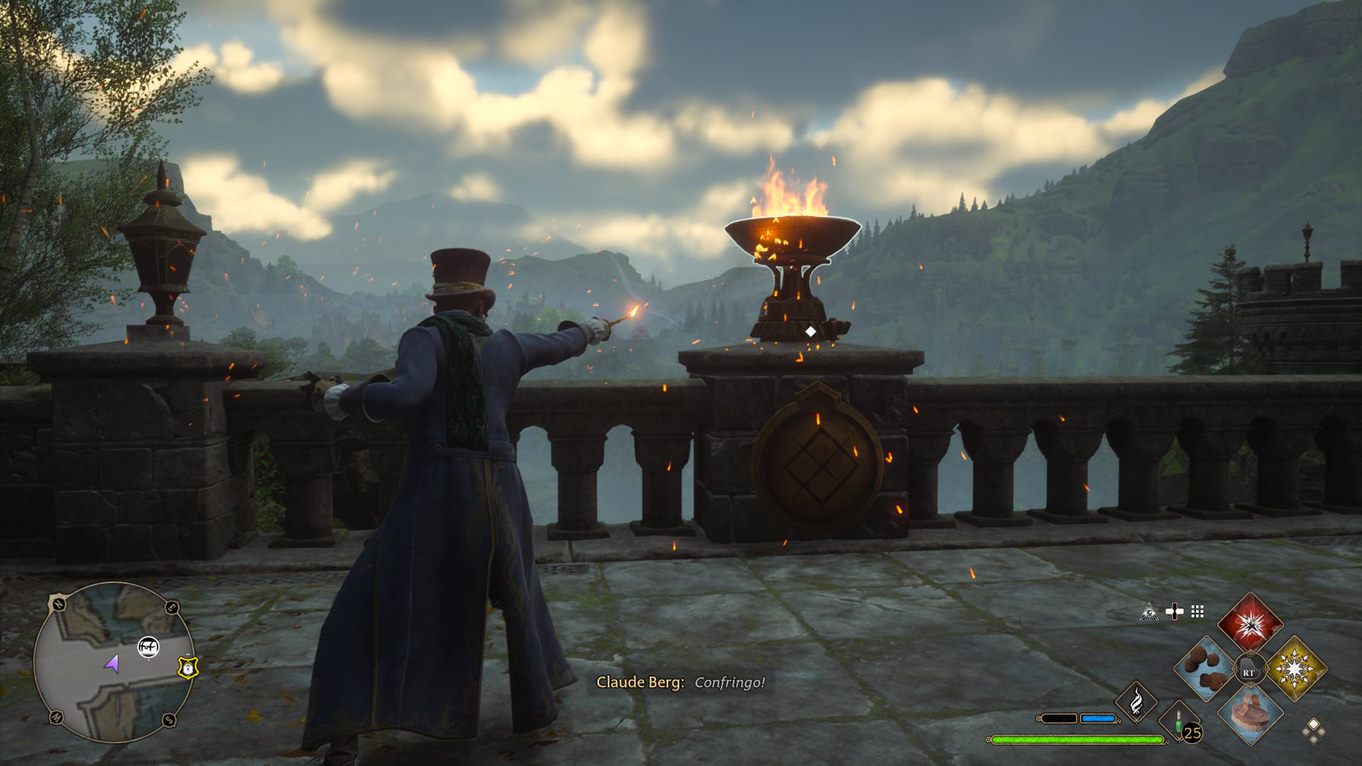This screenshot has height=766, width=1362.
Task: Click the wand binding icon in the HUD
Action: point(1175,612)
